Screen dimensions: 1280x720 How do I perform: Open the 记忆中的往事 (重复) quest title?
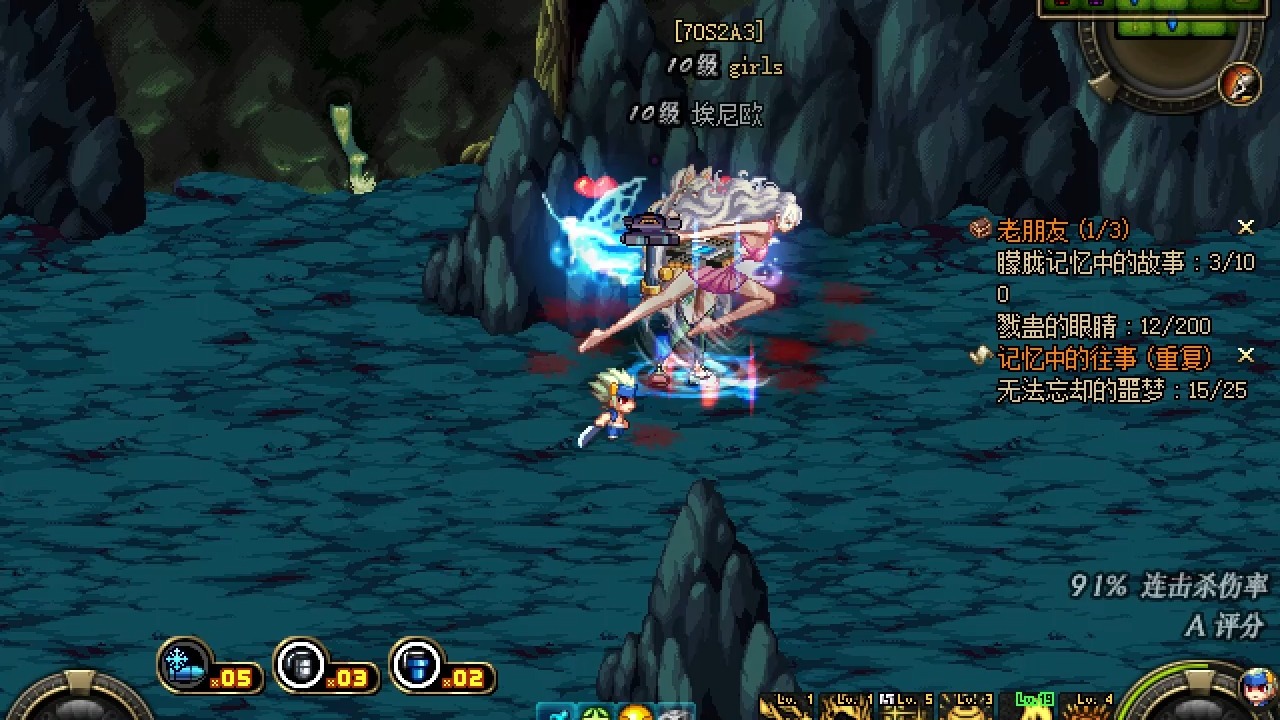(x=1104, y=358)
